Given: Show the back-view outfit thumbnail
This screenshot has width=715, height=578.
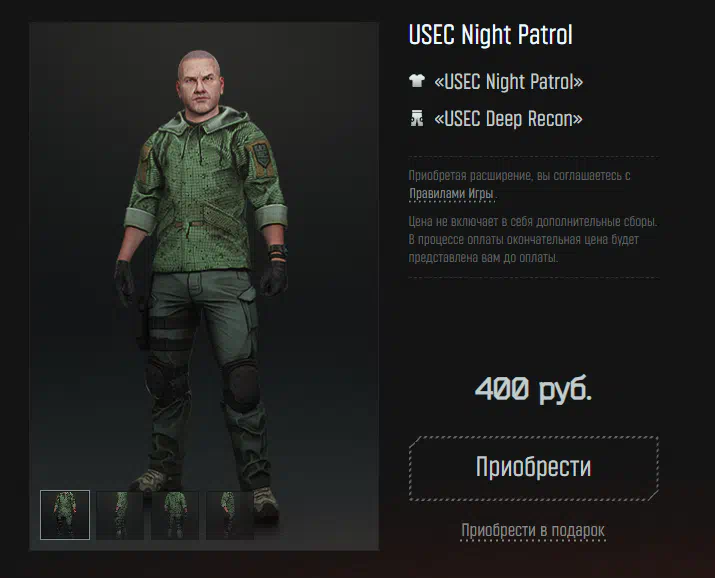Looking at the screenshot, I should click(x=175, y=515).
